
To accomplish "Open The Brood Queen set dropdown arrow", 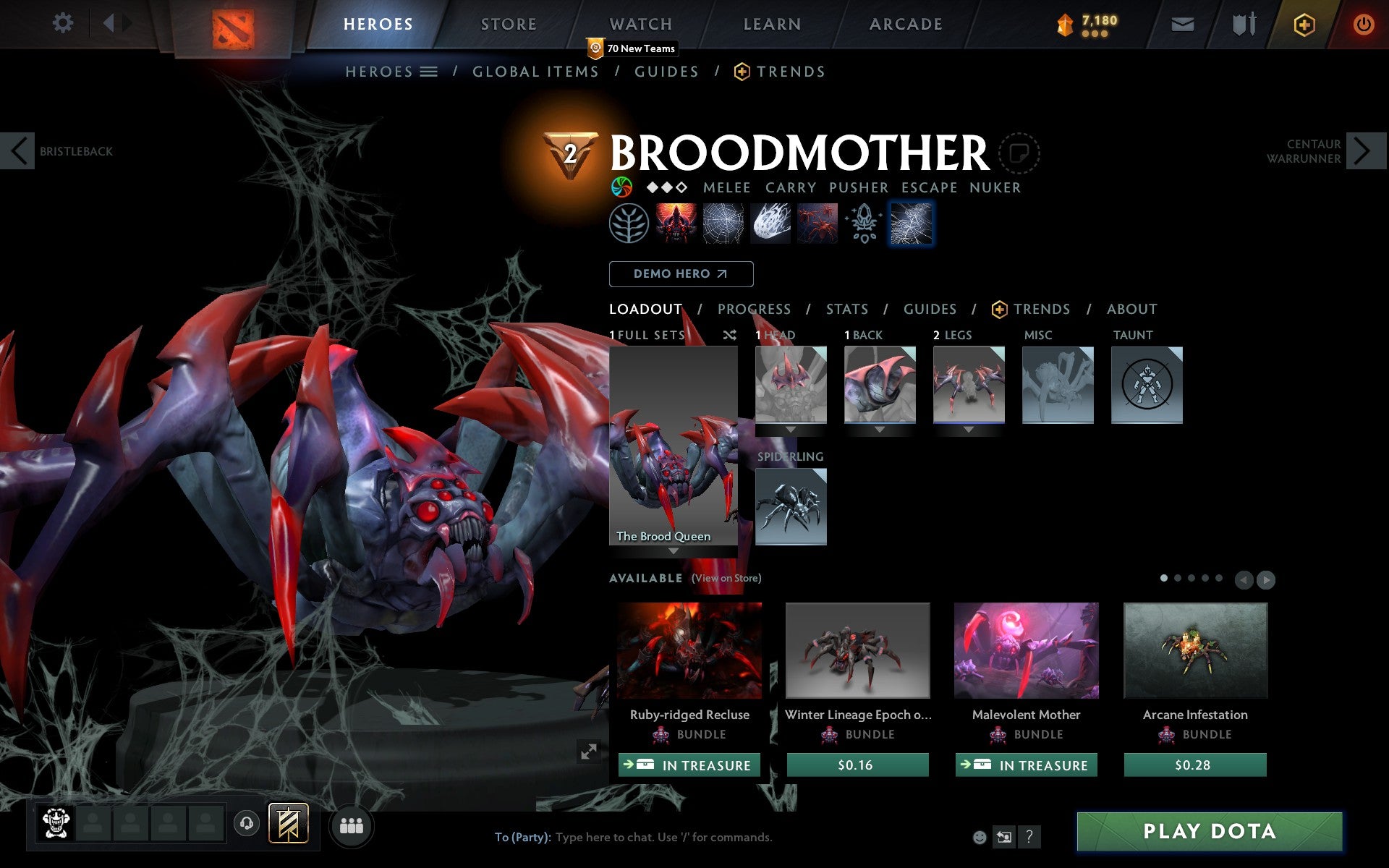I will click(x=673, y=550).
